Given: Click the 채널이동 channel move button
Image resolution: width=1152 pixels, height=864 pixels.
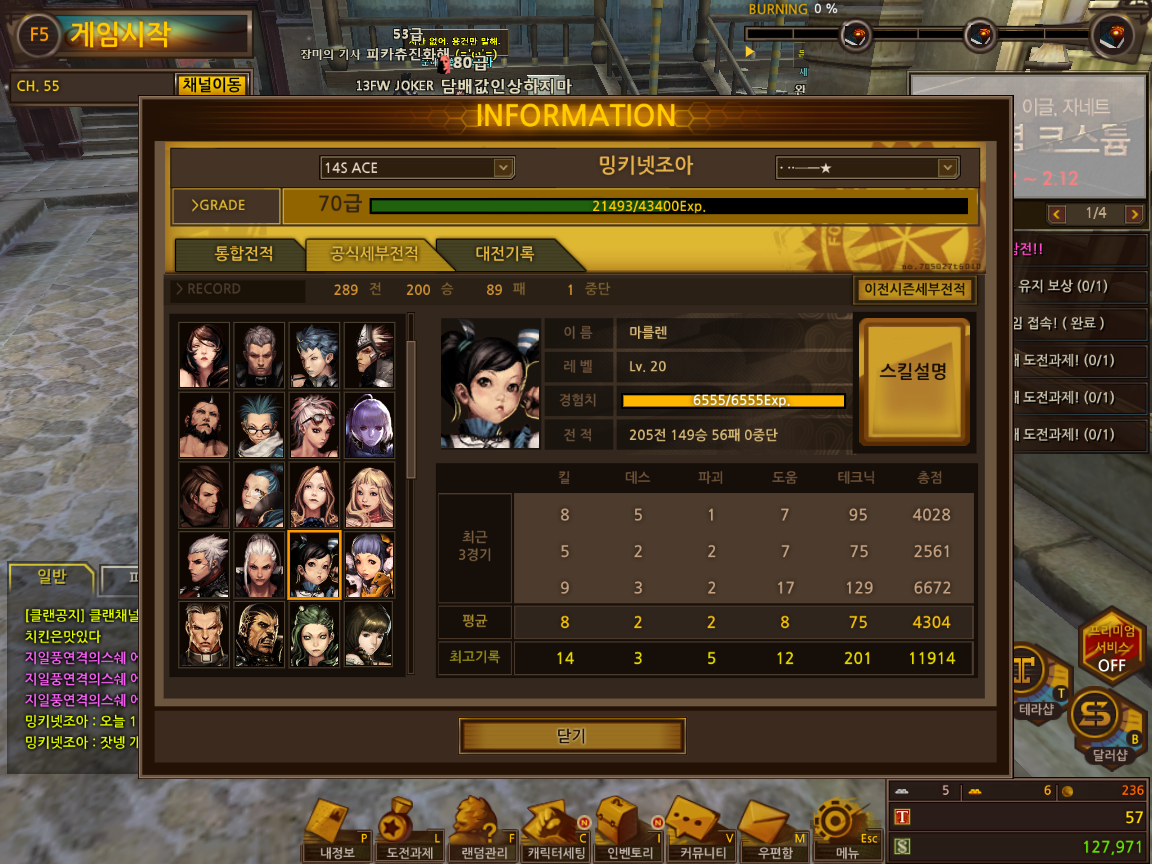Looking at the screenshot, I should 211,85.
